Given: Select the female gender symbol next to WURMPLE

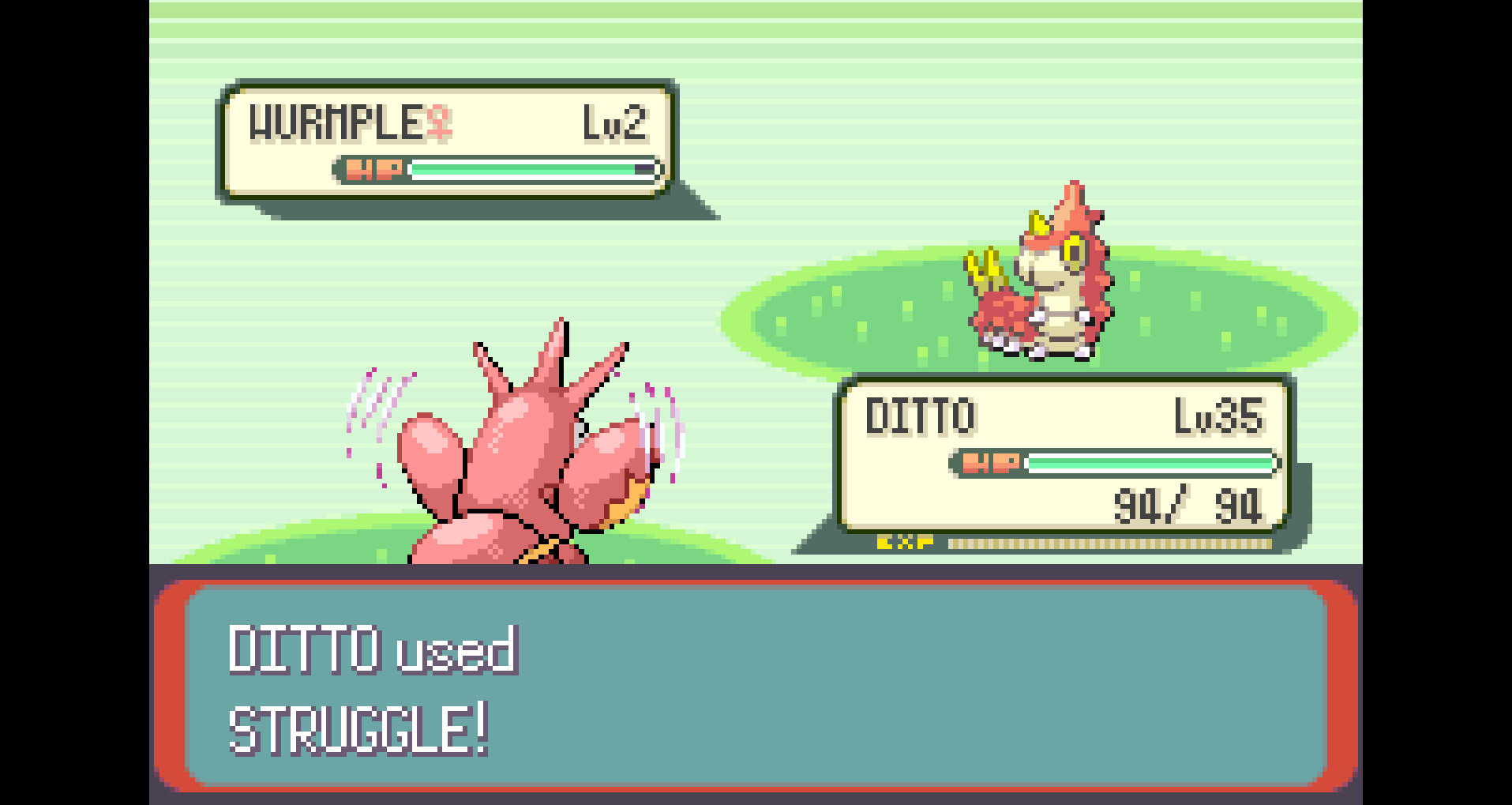Looking at the screenshot, I should [439, 124].
